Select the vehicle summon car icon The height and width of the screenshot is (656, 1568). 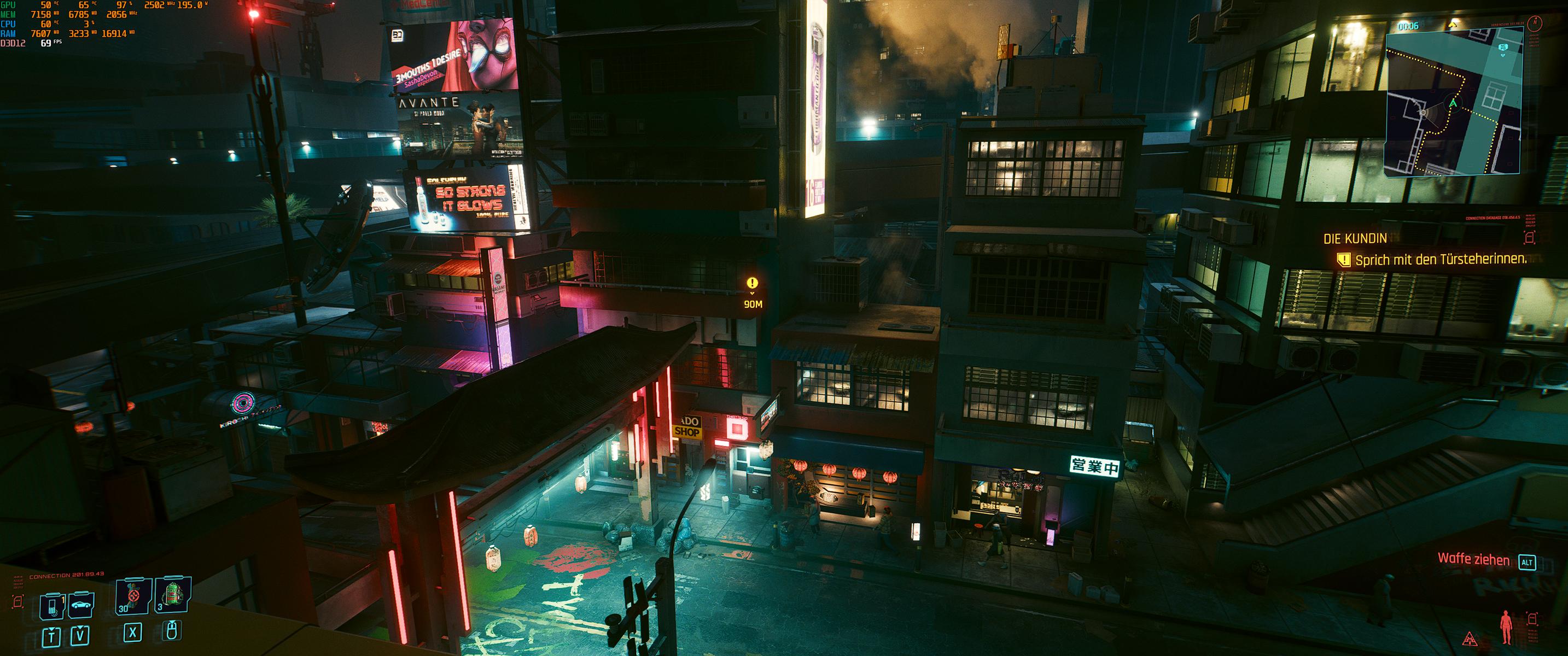tap(81, 606)
